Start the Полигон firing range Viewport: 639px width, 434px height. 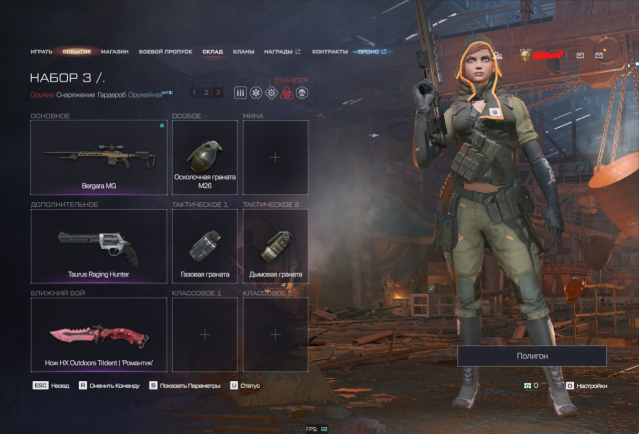coord(532,356)
